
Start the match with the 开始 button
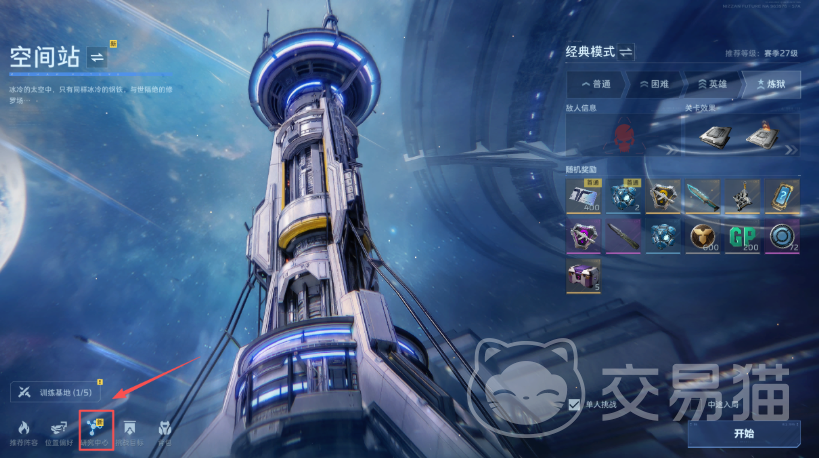click(742, 433)
